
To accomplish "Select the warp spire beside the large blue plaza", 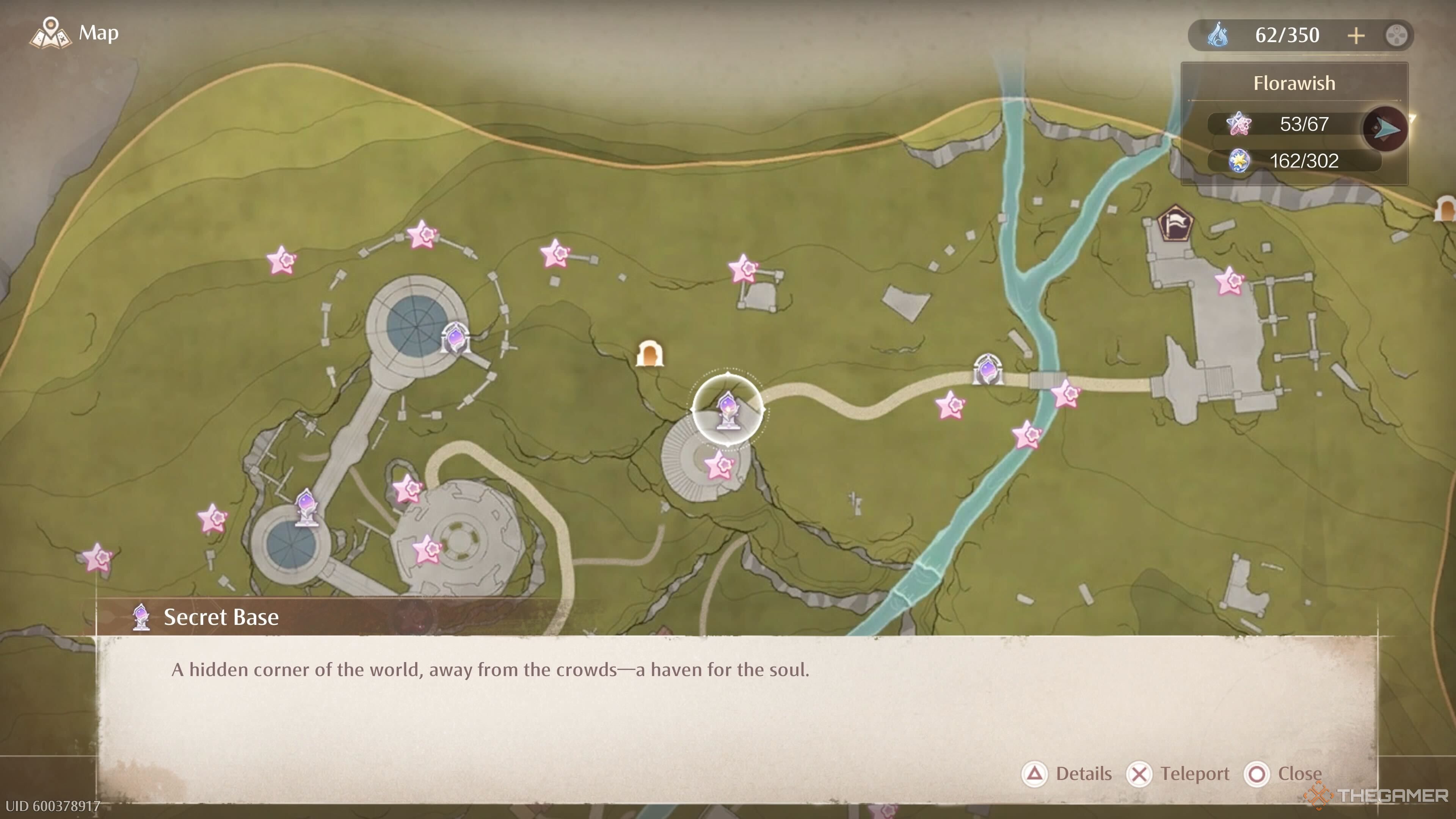I will tap(455, 339).
